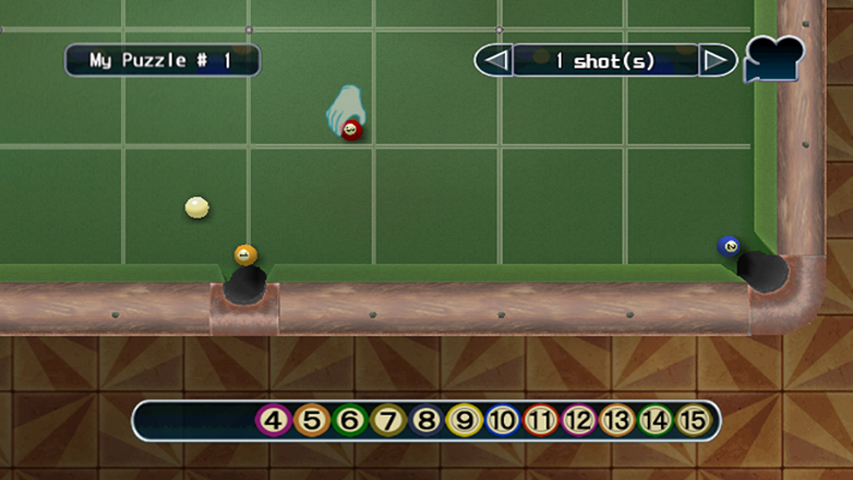Viewport: 853px width, 480px height.
Task: Increase the shot count with right arrow
Action: point(716,61)
